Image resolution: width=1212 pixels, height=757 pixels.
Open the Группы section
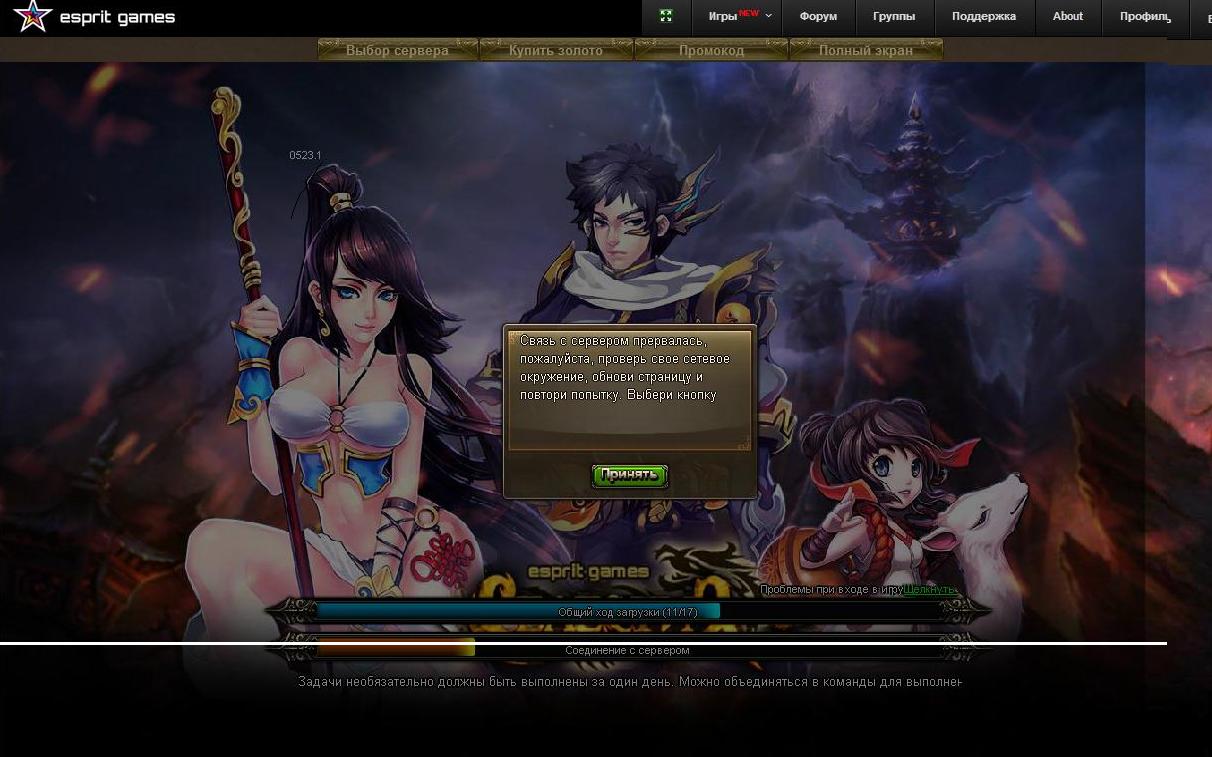pyautogui.click(x=894, y=17)
